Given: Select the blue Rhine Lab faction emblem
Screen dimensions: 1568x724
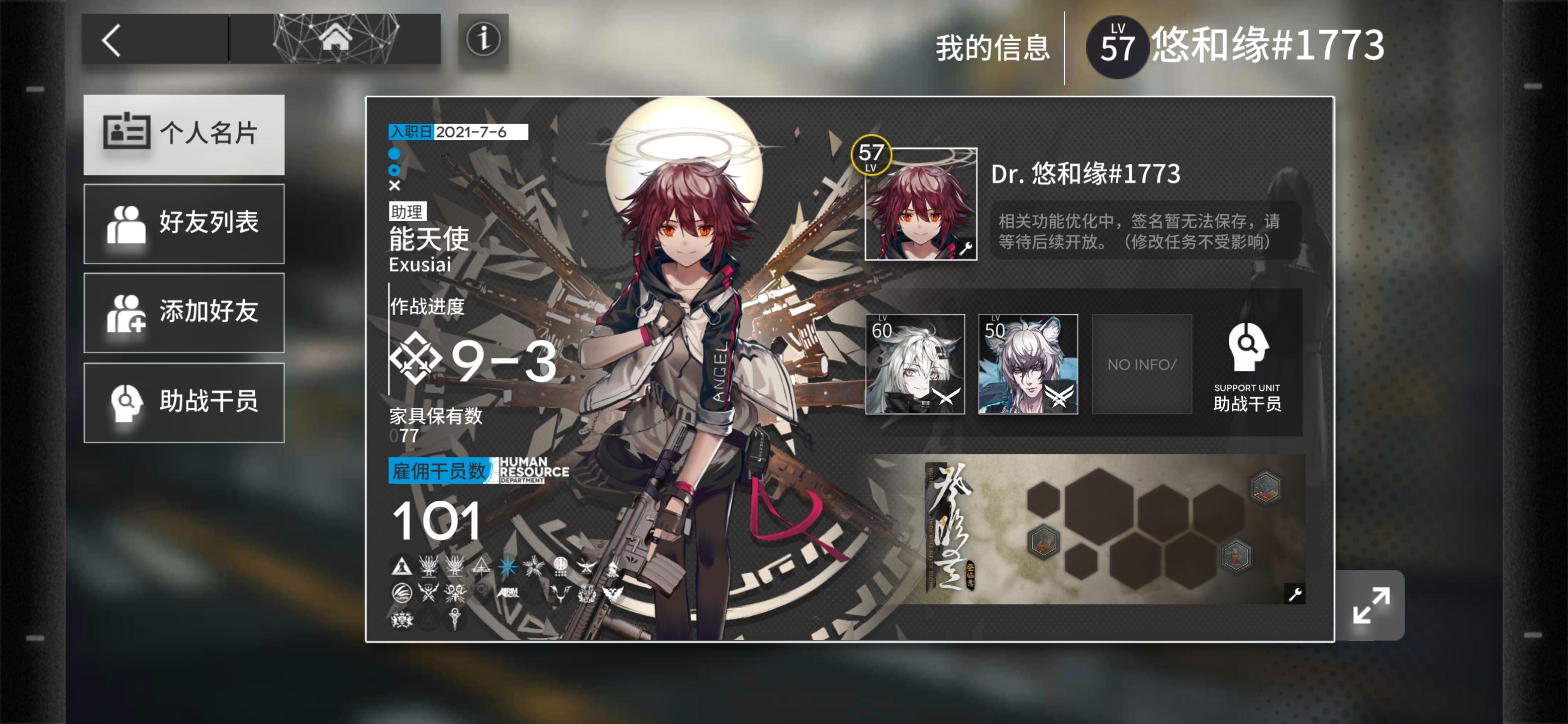Looking at the screenshot, I should pos(508,567).
